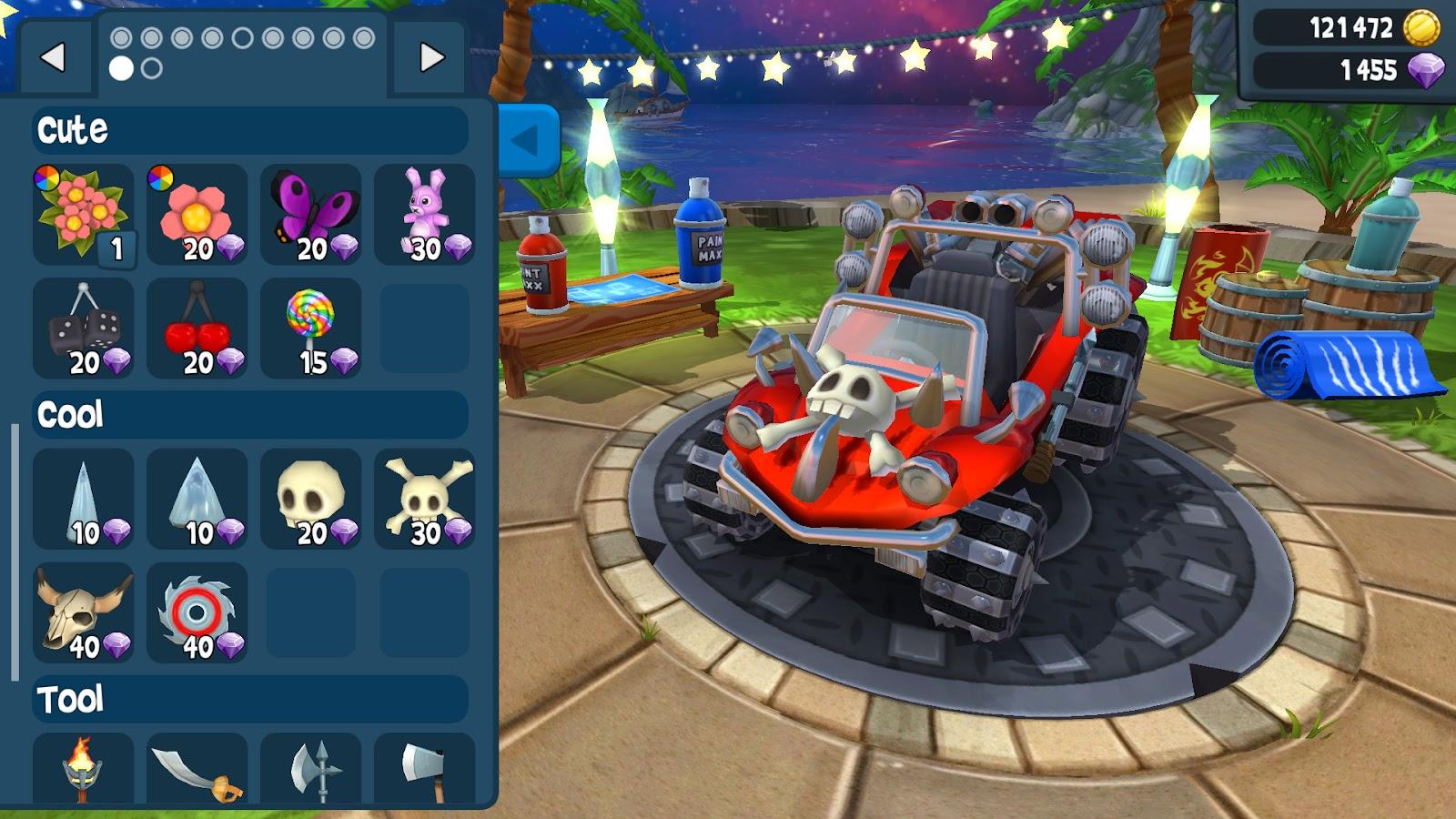Collapse the decoration side panel
The height and width of the screenshot is (819, 1456).
(x=527, y=140)
